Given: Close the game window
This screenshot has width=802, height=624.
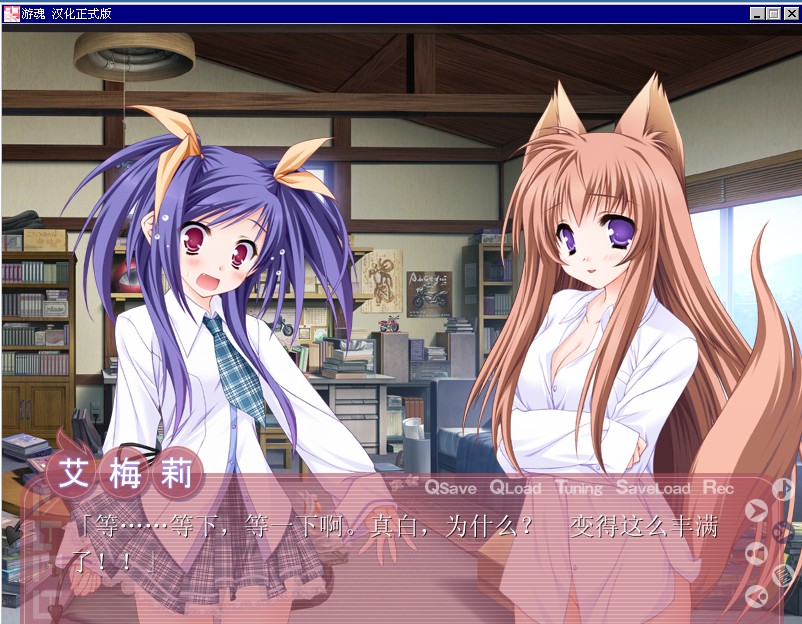Looking at the screenshot, I should pyautogui.click(x=790, y=13).
